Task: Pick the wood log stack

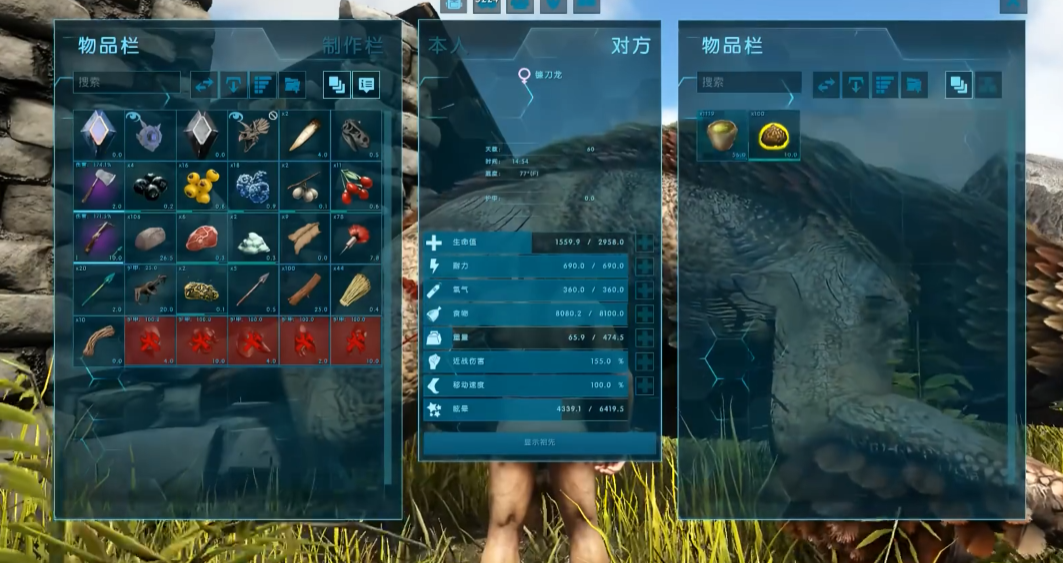Action: click(305, 290)
